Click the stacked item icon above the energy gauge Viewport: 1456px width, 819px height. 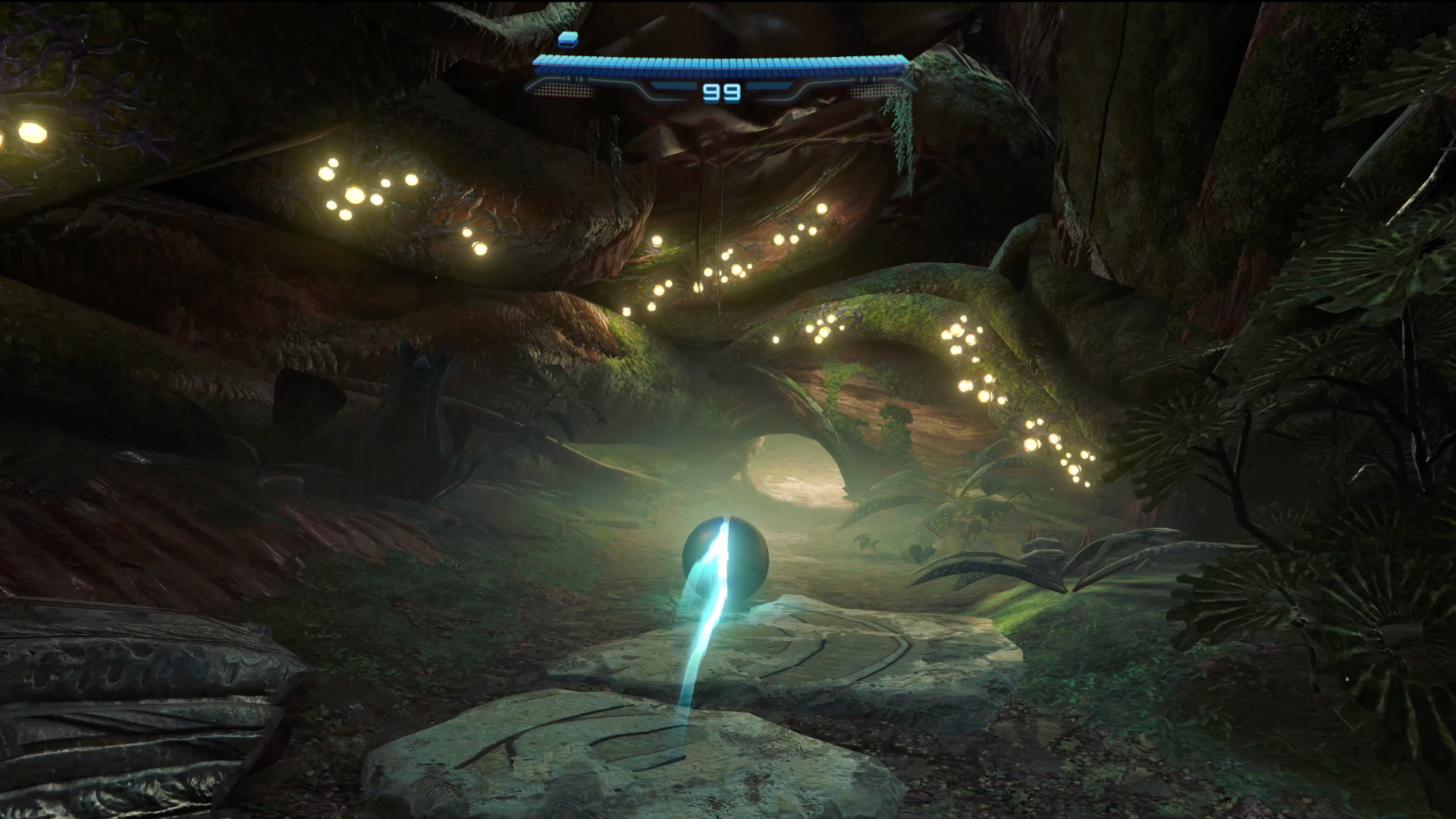567,39
